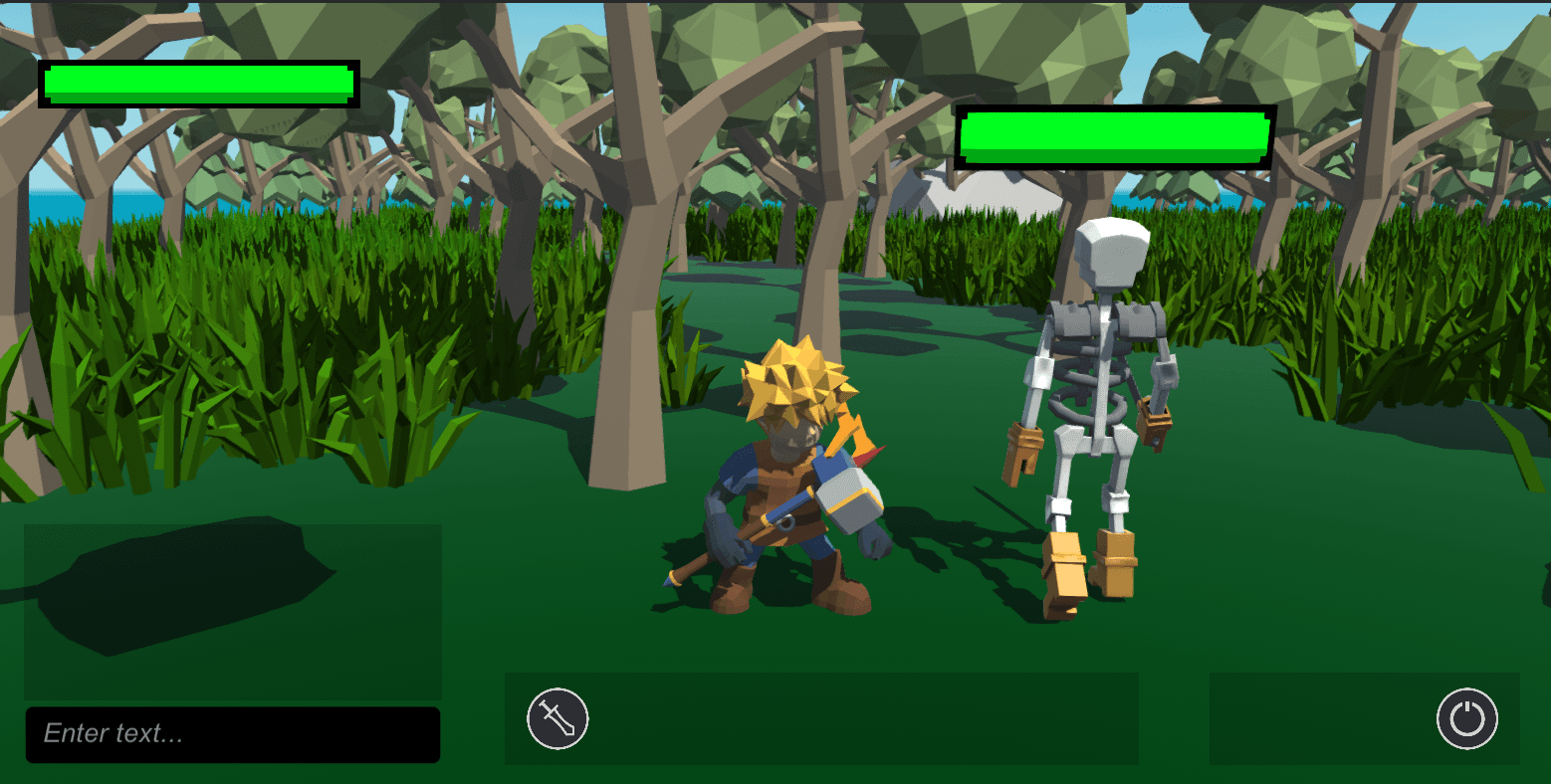Tap the sword icon on the hotbar
1551x784 pixels.
click(x=557, y=718)
